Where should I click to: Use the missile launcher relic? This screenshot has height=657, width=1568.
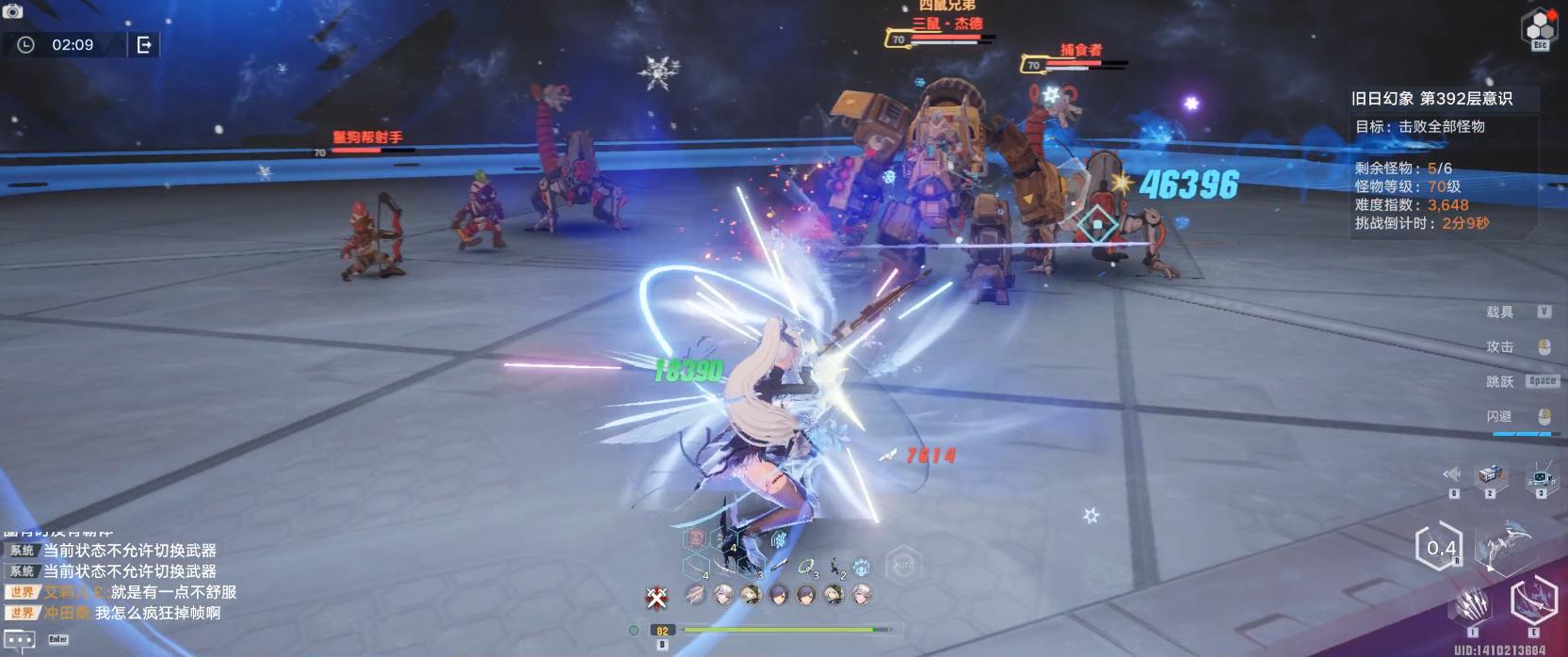pos(1490,475)
